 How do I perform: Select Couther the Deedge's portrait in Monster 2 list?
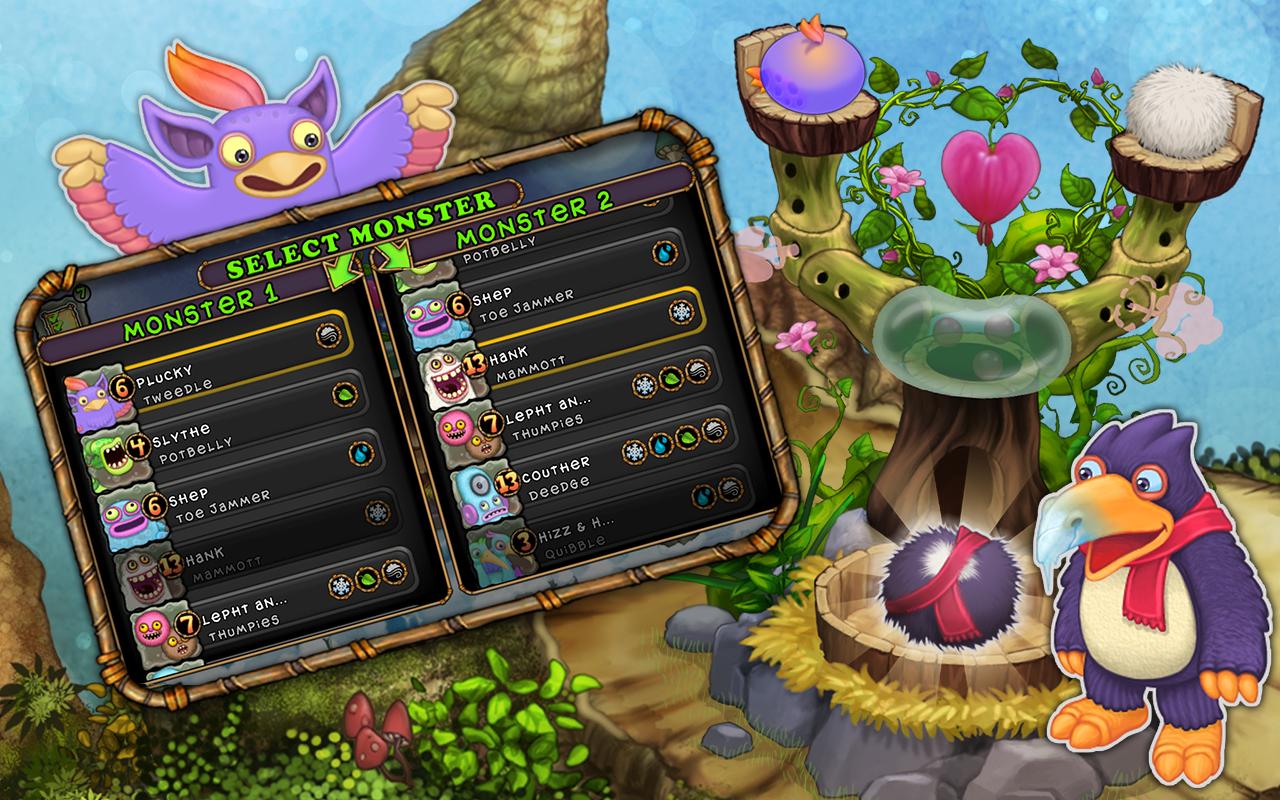point(478,494)
